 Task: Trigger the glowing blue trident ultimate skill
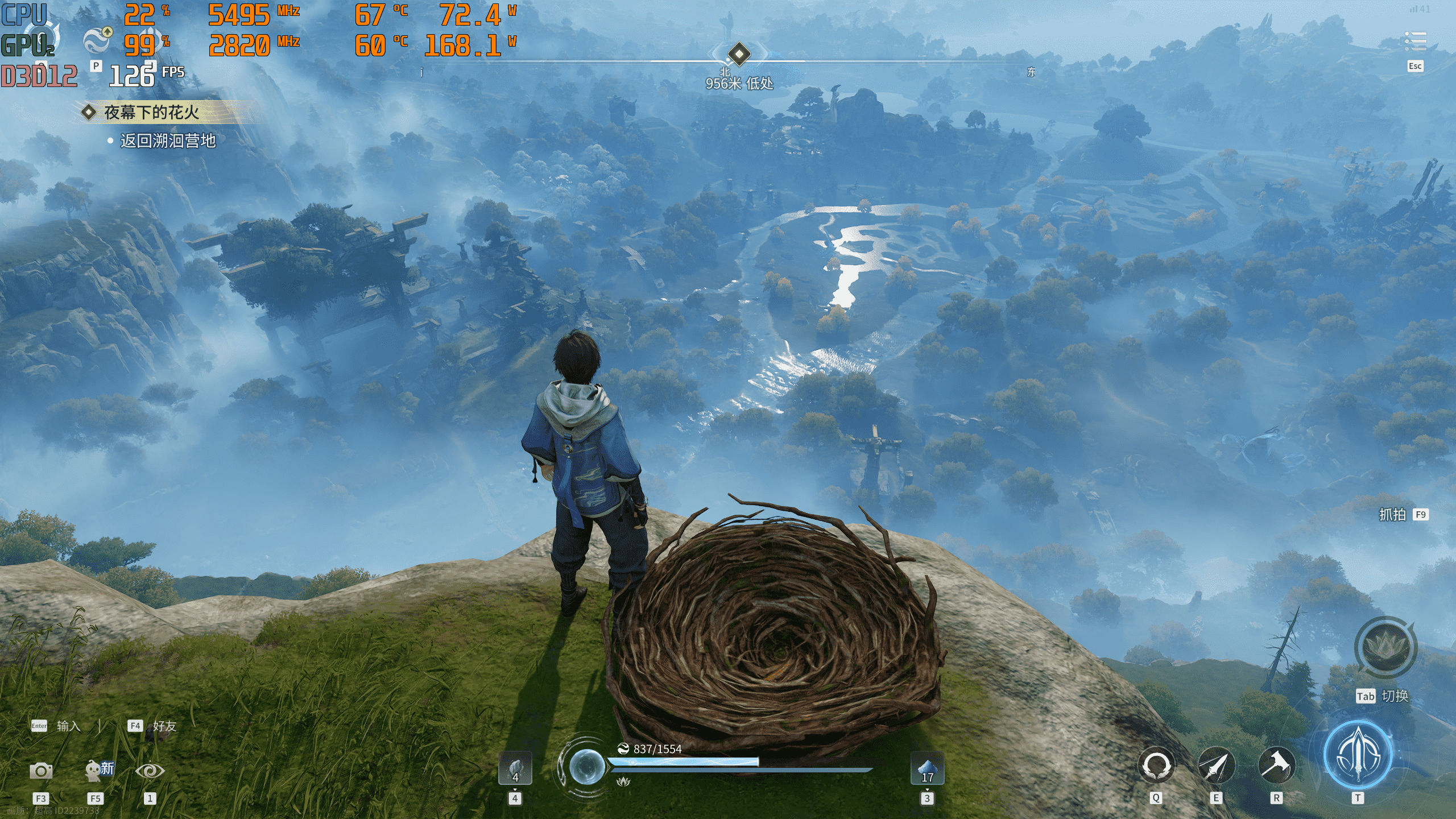1358,755
